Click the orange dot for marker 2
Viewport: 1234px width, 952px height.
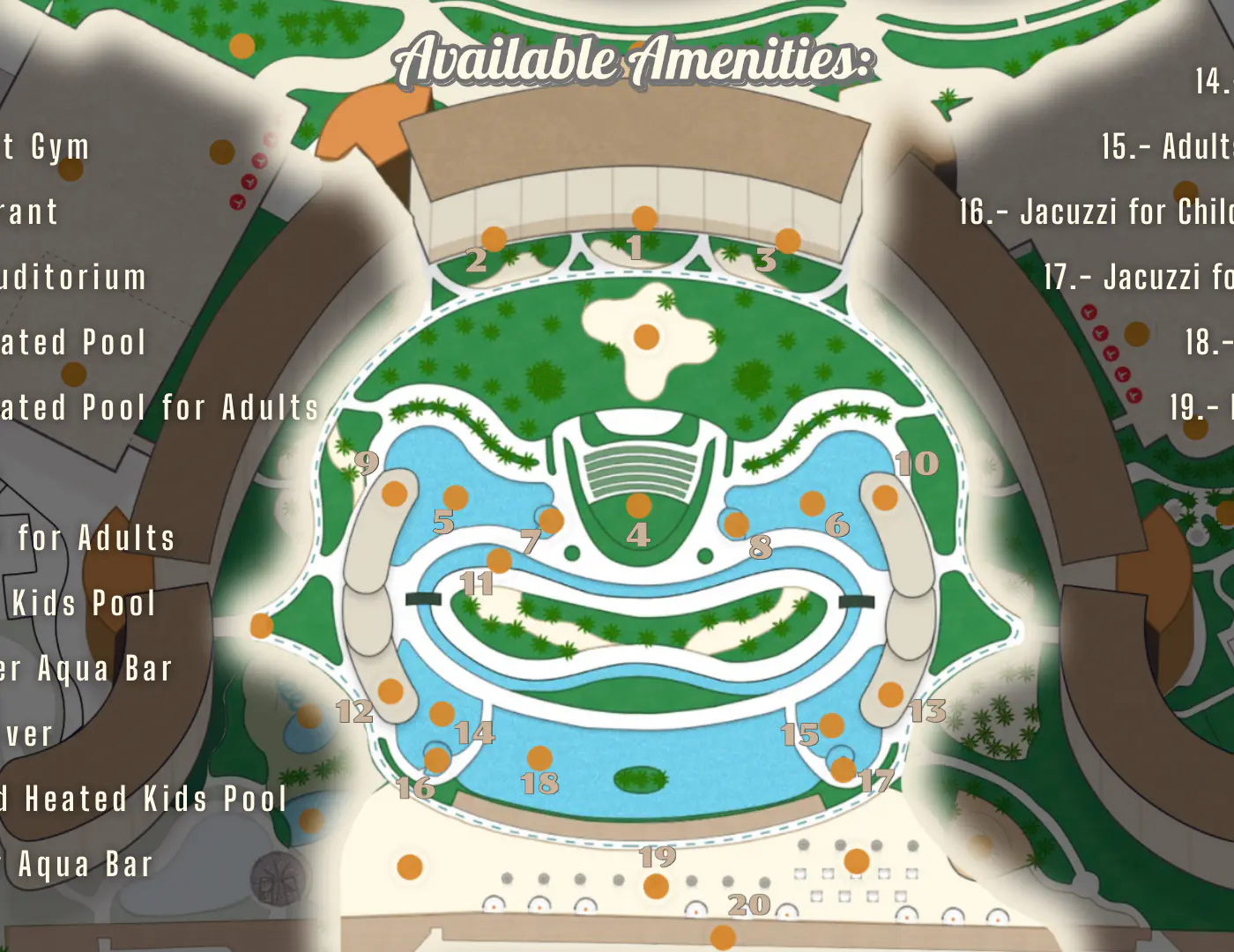coord(494,238)
